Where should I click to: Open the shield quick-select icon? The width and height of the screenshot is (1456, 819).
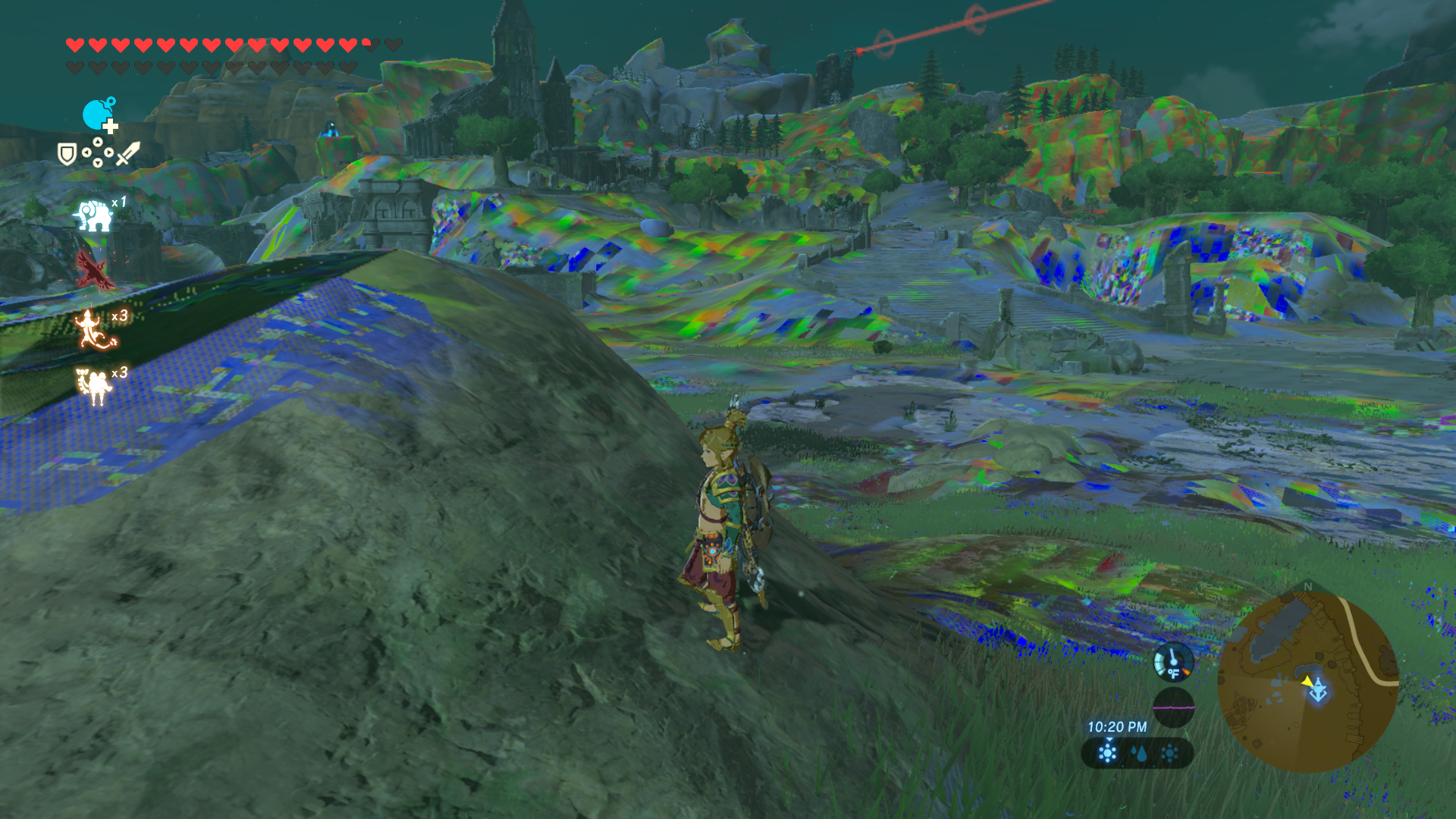coord(67,155)
